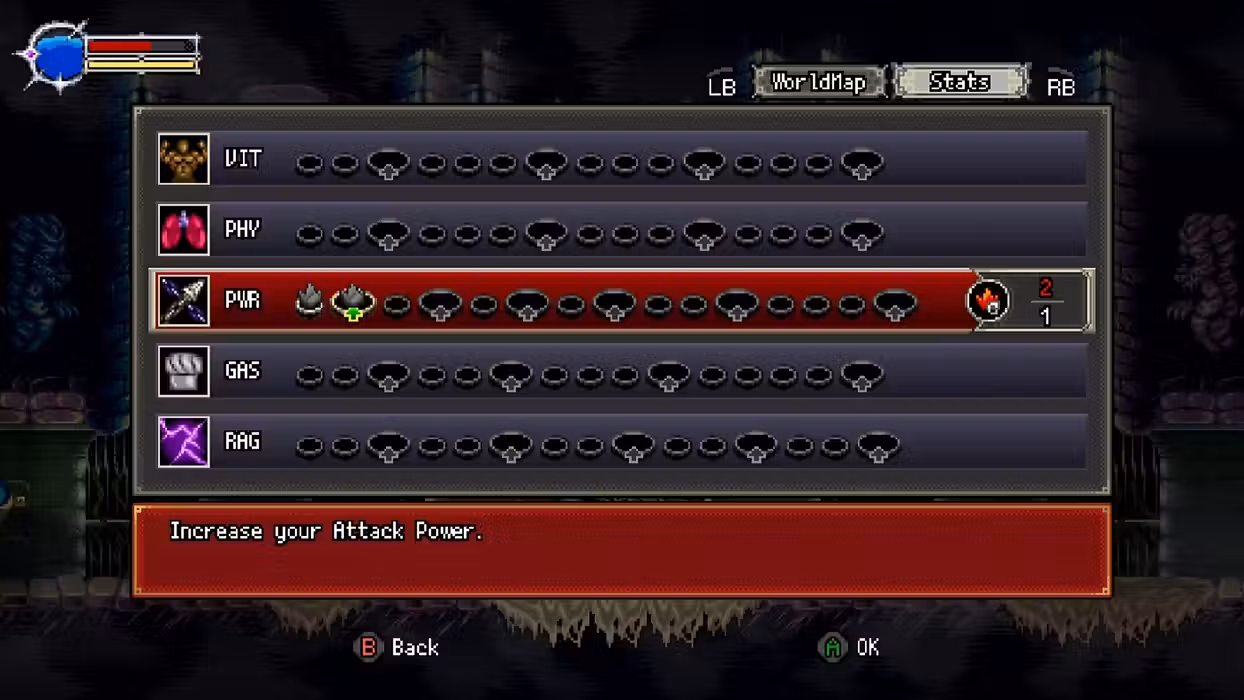
Task: Click the white fist GAS icon
Action: tap(184, 372)
